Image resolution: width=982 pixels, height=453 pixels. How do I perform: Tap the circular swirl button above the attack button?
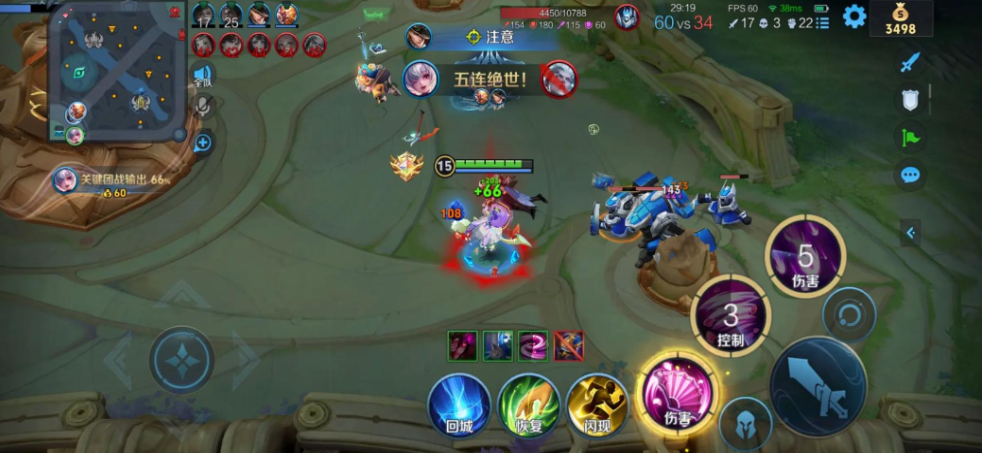point(849,316)
